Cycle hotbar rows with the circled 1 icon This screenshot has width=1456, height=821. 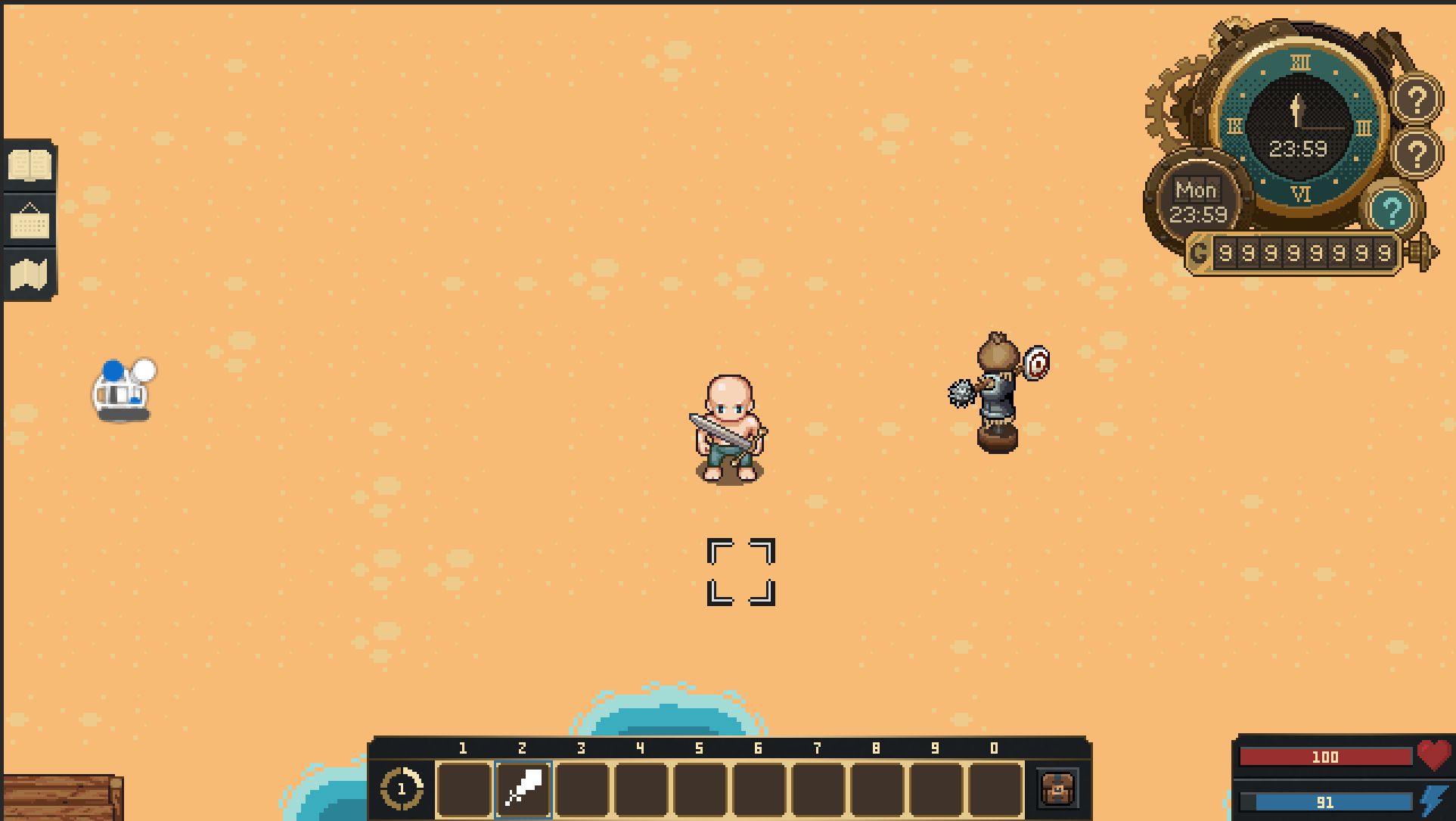tap(402, 789)
